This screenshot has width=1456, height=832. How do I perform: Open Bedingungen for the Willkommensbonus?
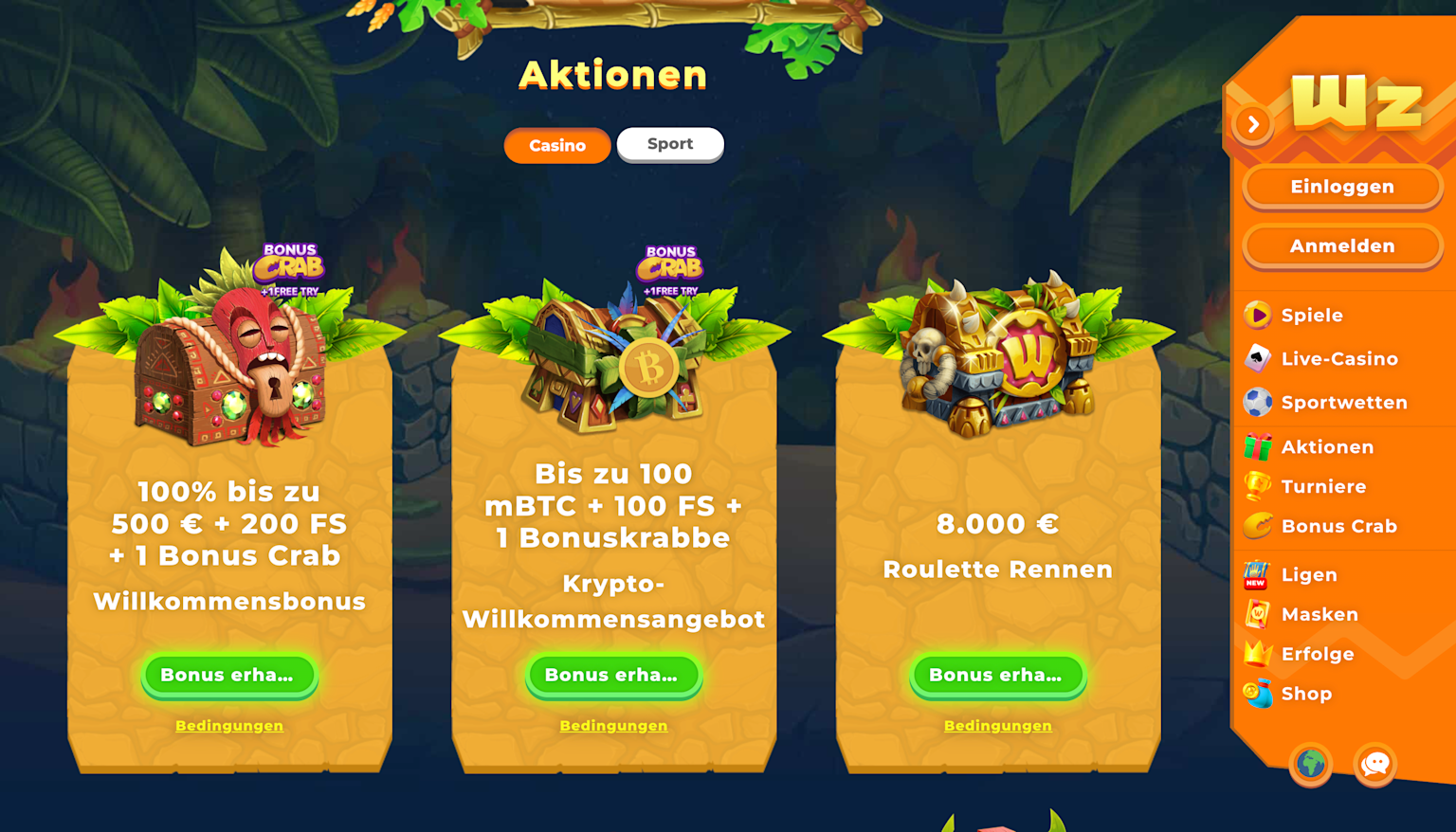point(229,725)
